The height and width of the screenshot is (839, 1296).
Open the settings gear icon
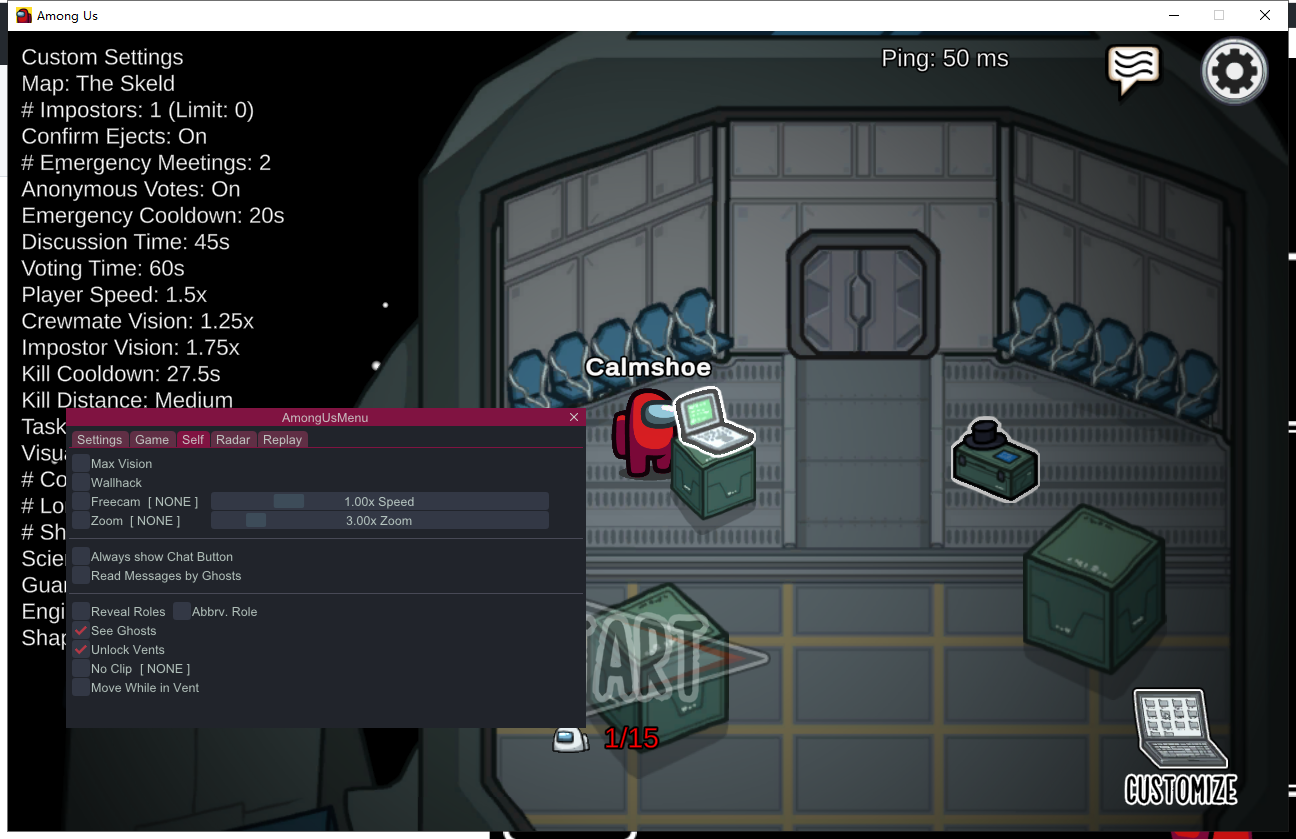(1234, 71)
